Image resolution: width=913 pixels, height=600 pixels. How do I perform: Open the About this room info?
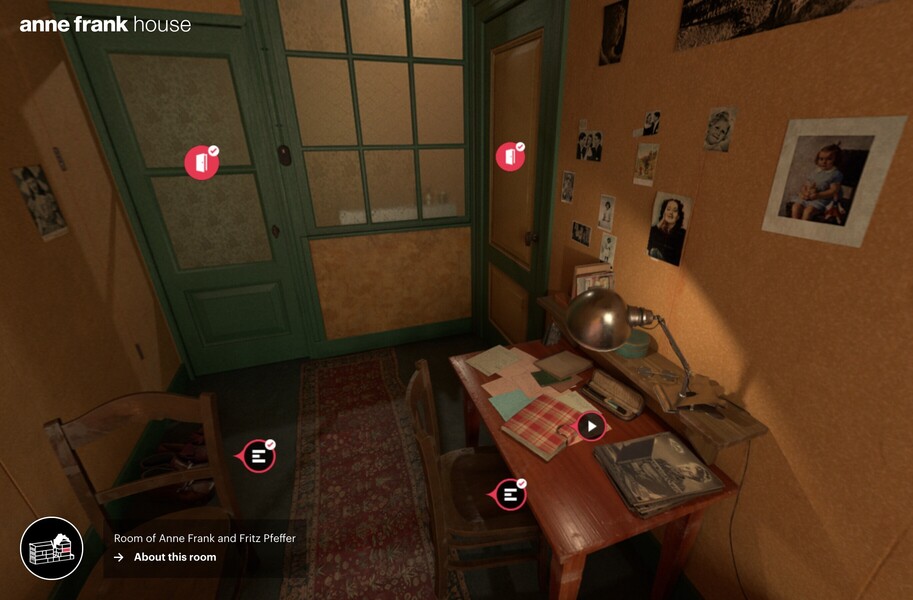point(174,557)
